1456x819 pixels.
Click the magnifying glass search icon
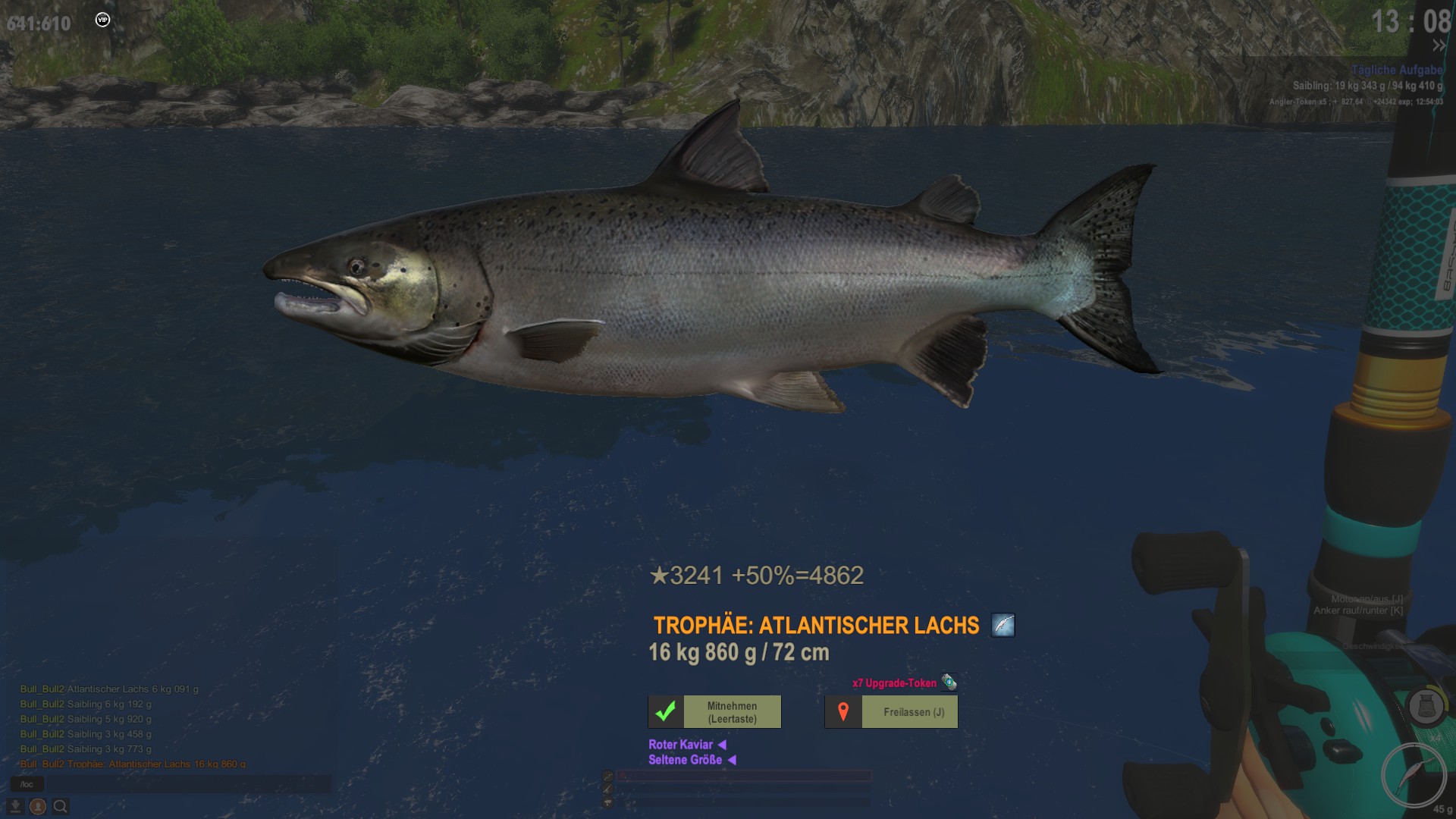point(61,806)
